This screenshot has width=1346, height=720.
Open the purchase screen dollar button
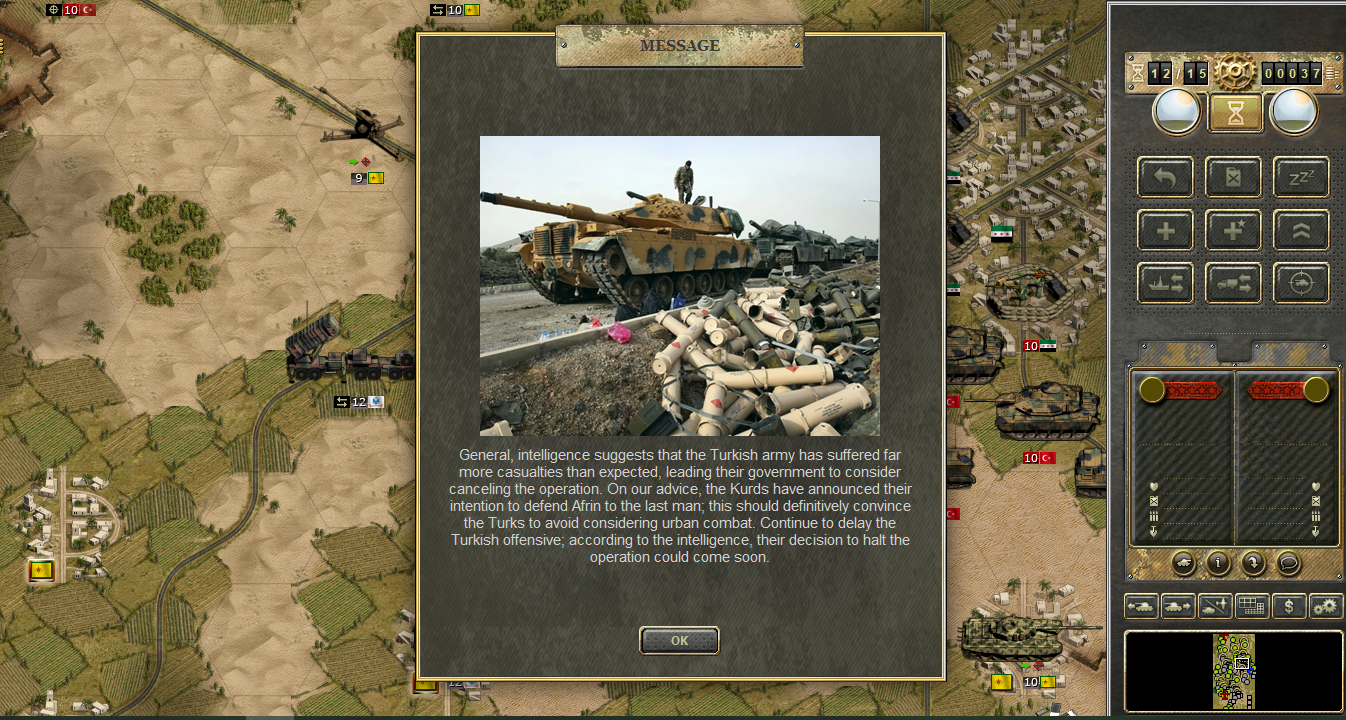point(1289,605)
